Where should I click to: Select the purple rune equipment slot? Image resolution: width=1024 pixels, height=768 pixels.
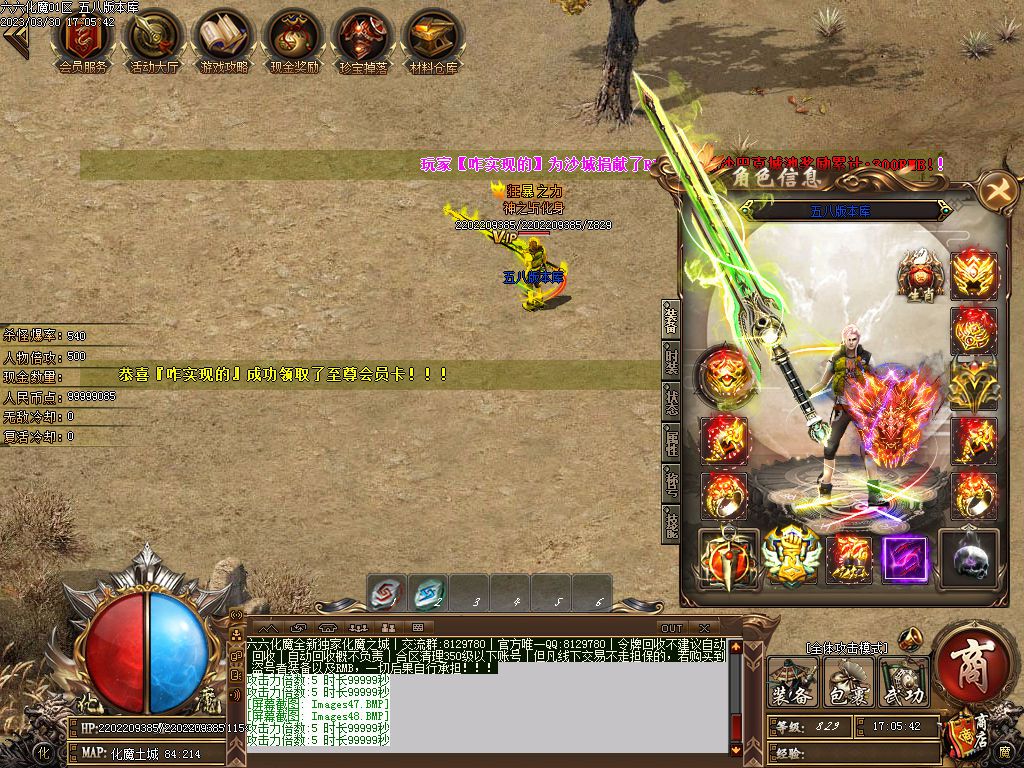click(905, 558)
